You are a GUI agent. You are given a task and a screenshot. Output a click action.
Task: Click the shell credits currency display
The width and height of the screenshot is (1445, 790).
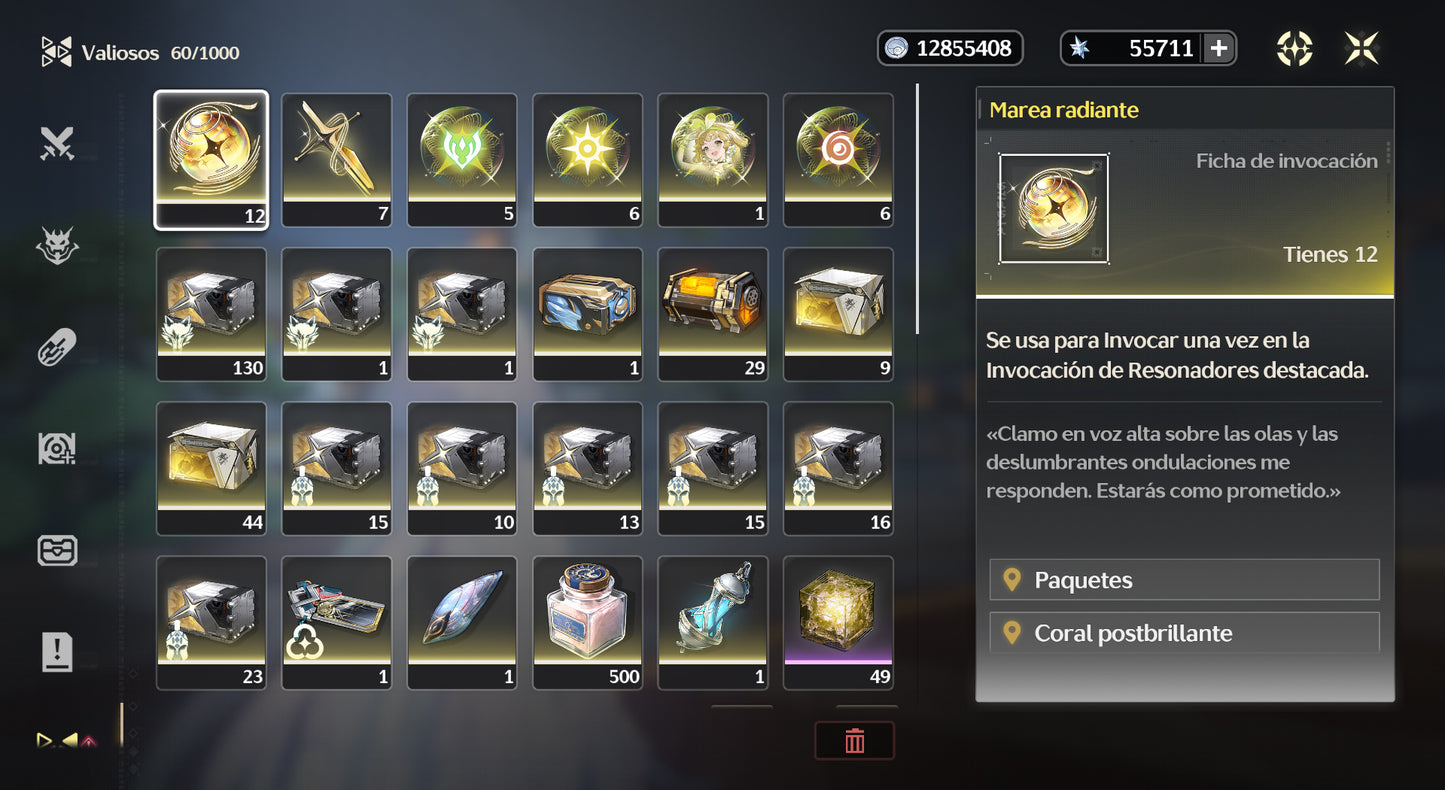950,47
